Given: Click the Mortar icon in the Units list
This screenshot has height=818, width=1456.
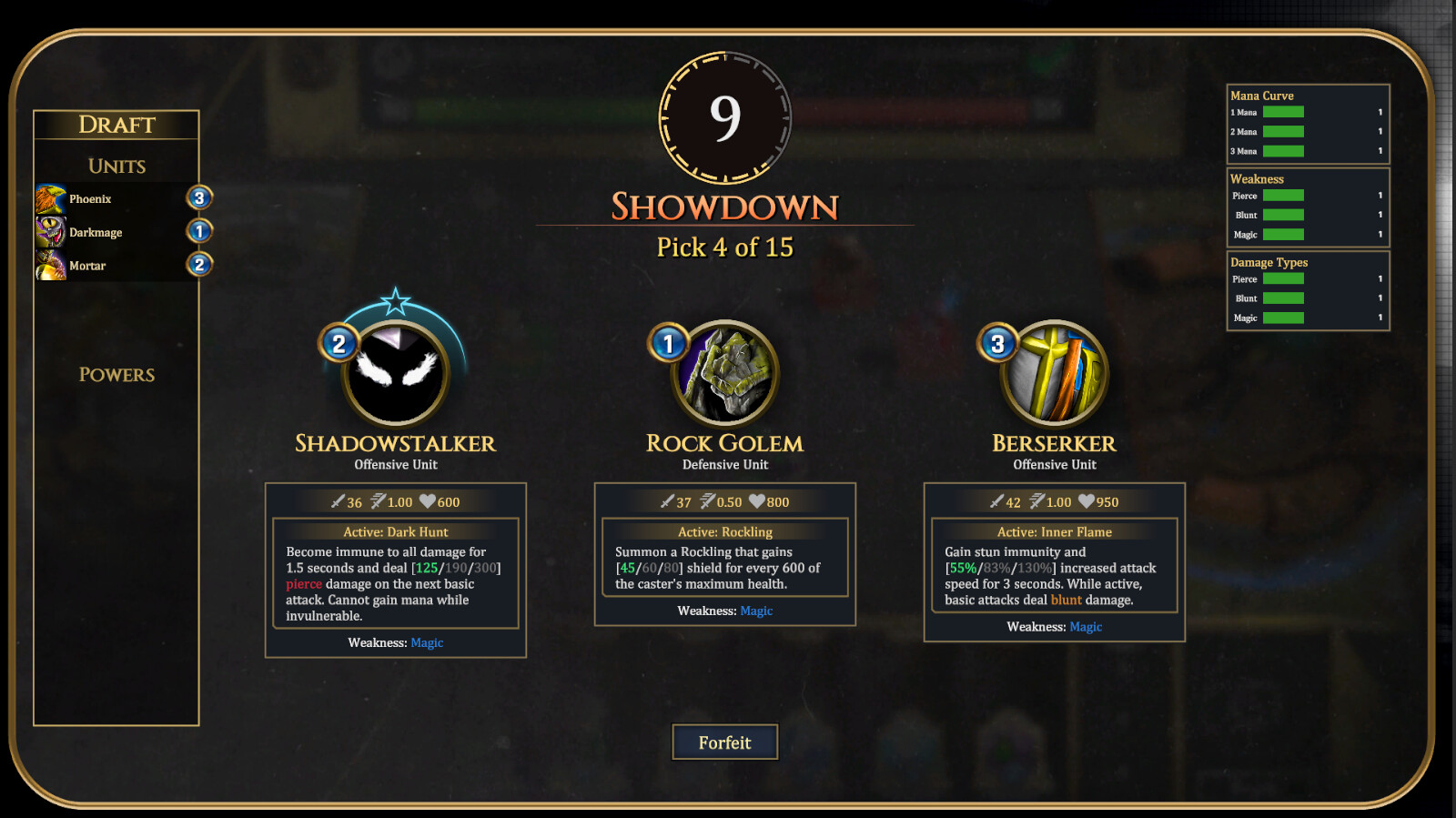Looking at the screenshot, I should pyautogui.click(x=52, y=265).
